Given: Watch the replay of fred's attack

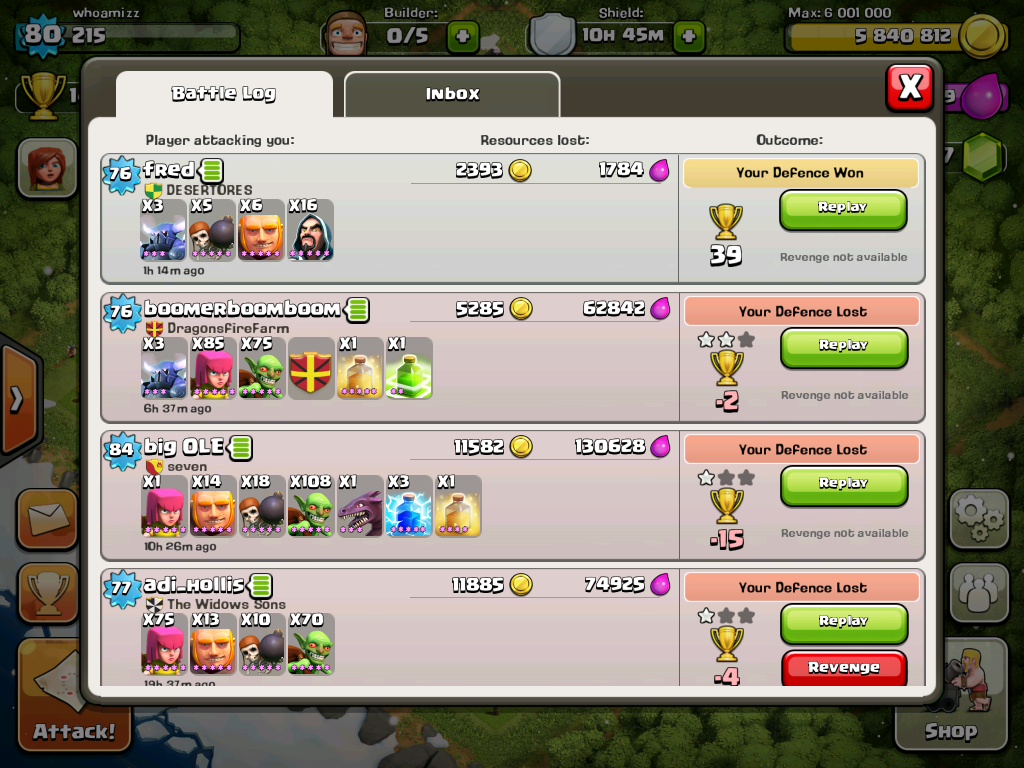Looking at the screenshot, I should pos(843,208).
